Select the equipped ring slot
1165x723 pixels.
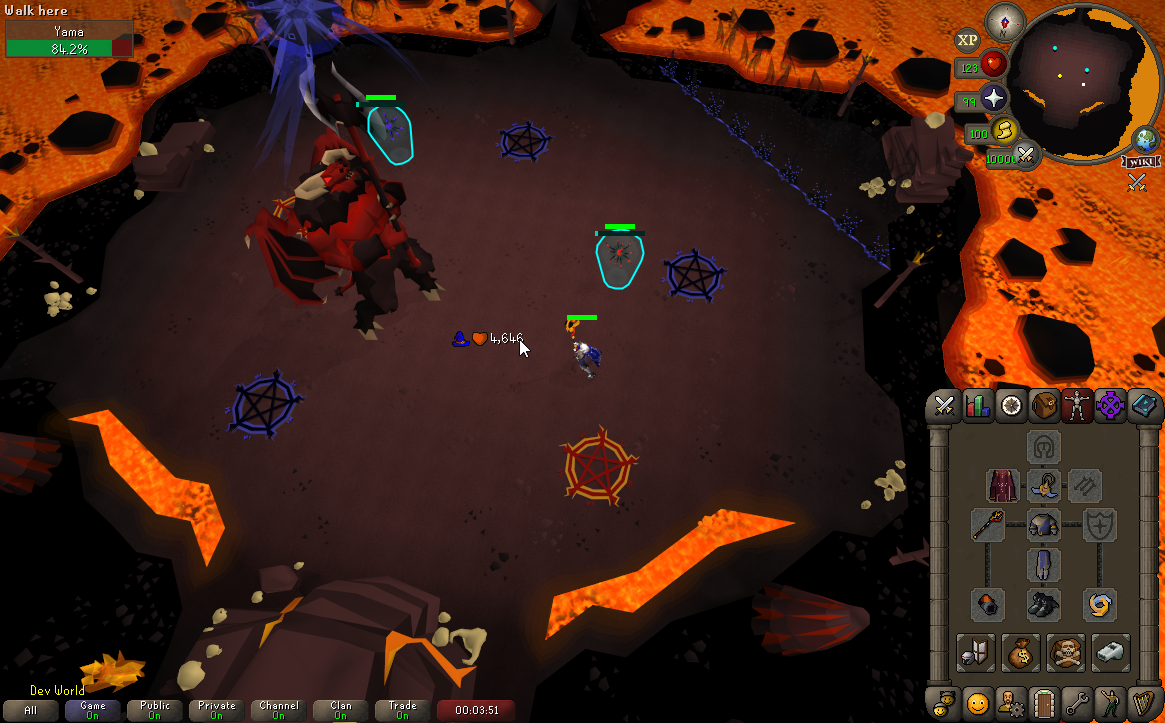tap(1100, 604)
